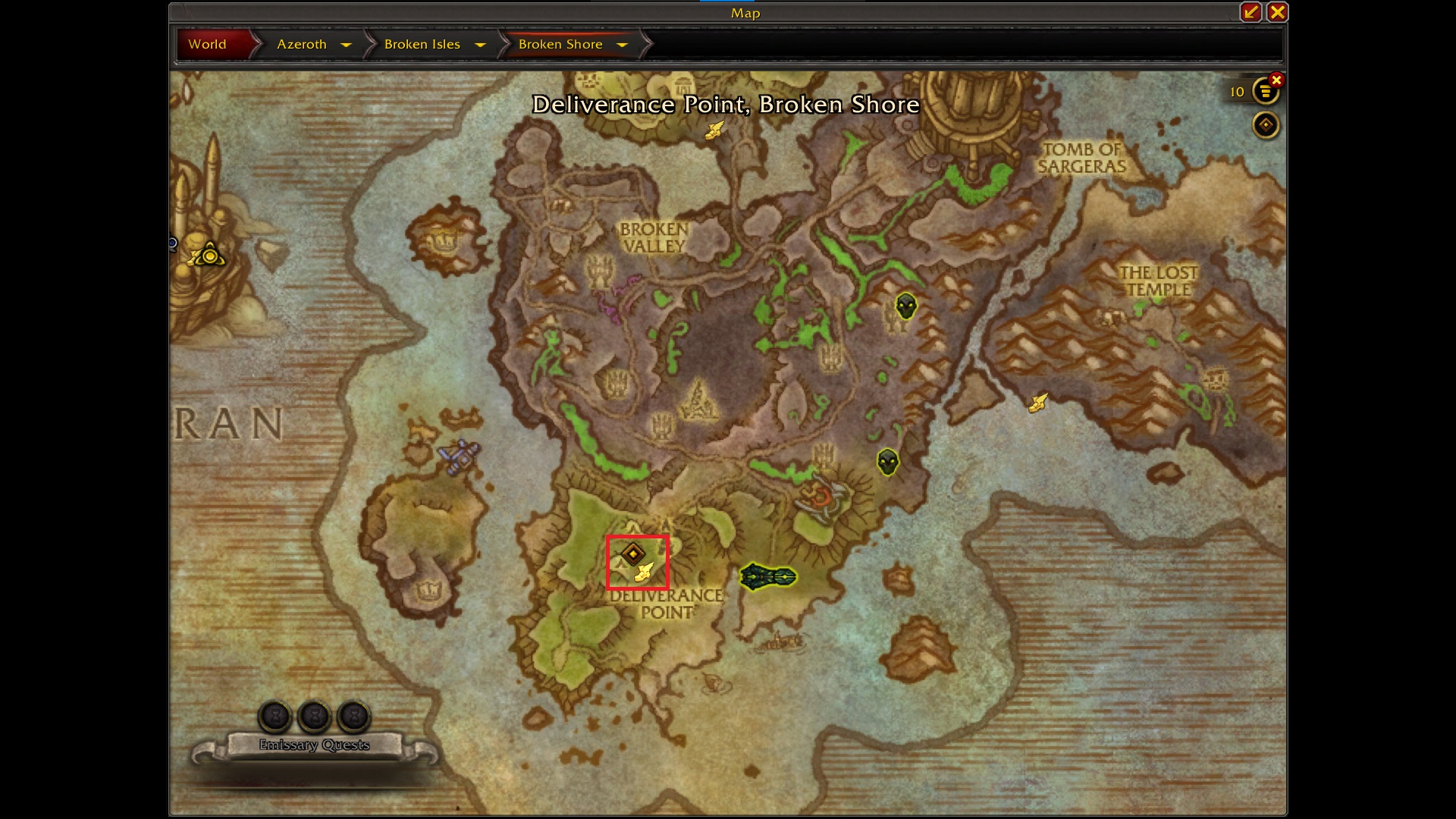
Task: Select the red portal marker on the shore
Action: [821, 497]
